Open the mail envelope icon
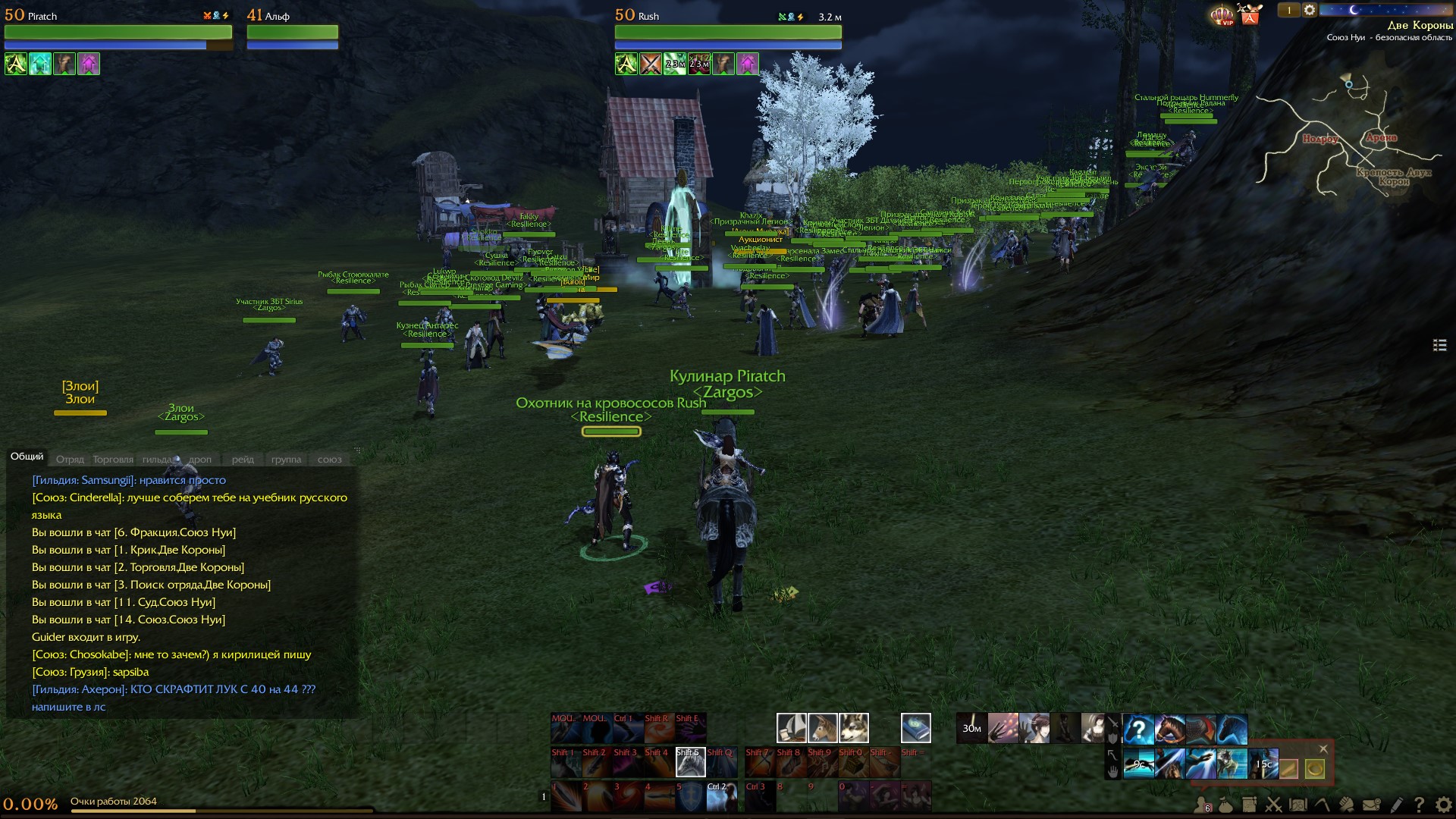Screen dimensions: 1456x819 pos(1371,805)
